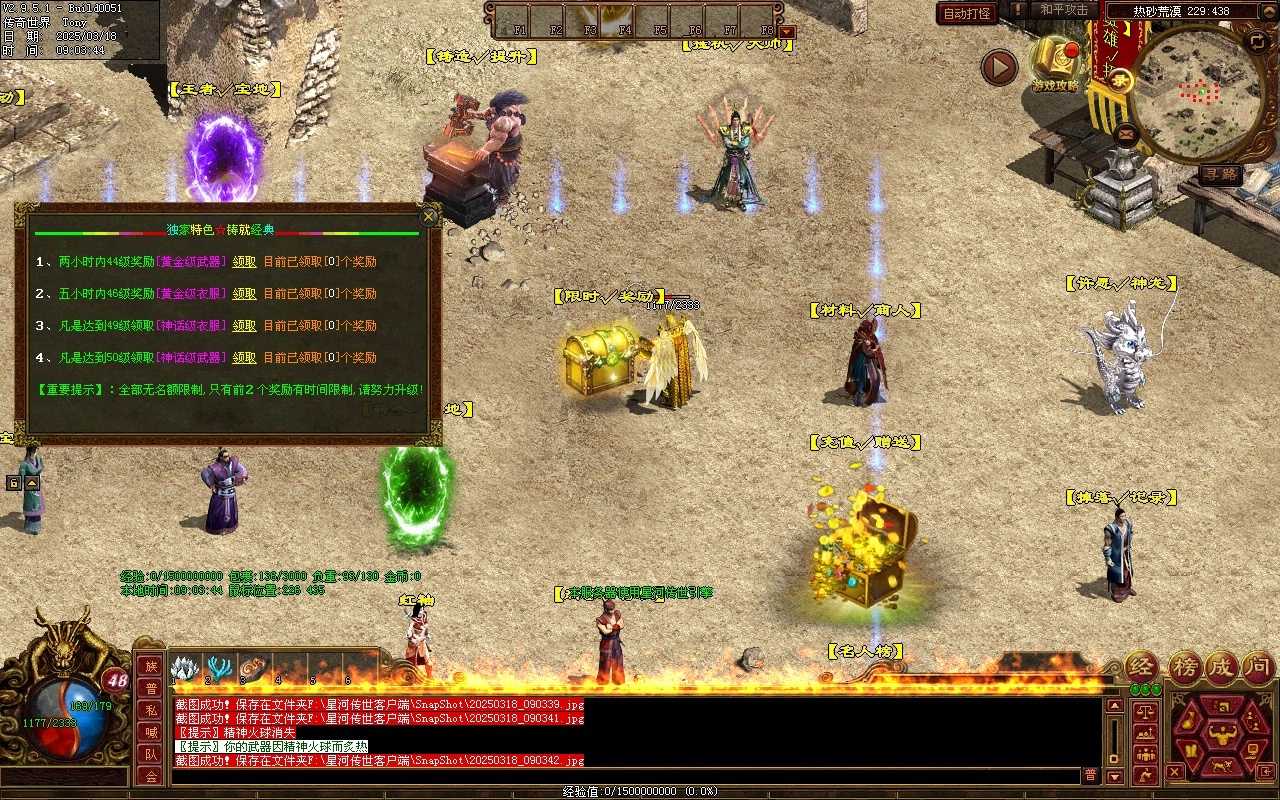Select the 私 private chat channel
Viewport: 1280px width, 800px height.
[151, 710]
